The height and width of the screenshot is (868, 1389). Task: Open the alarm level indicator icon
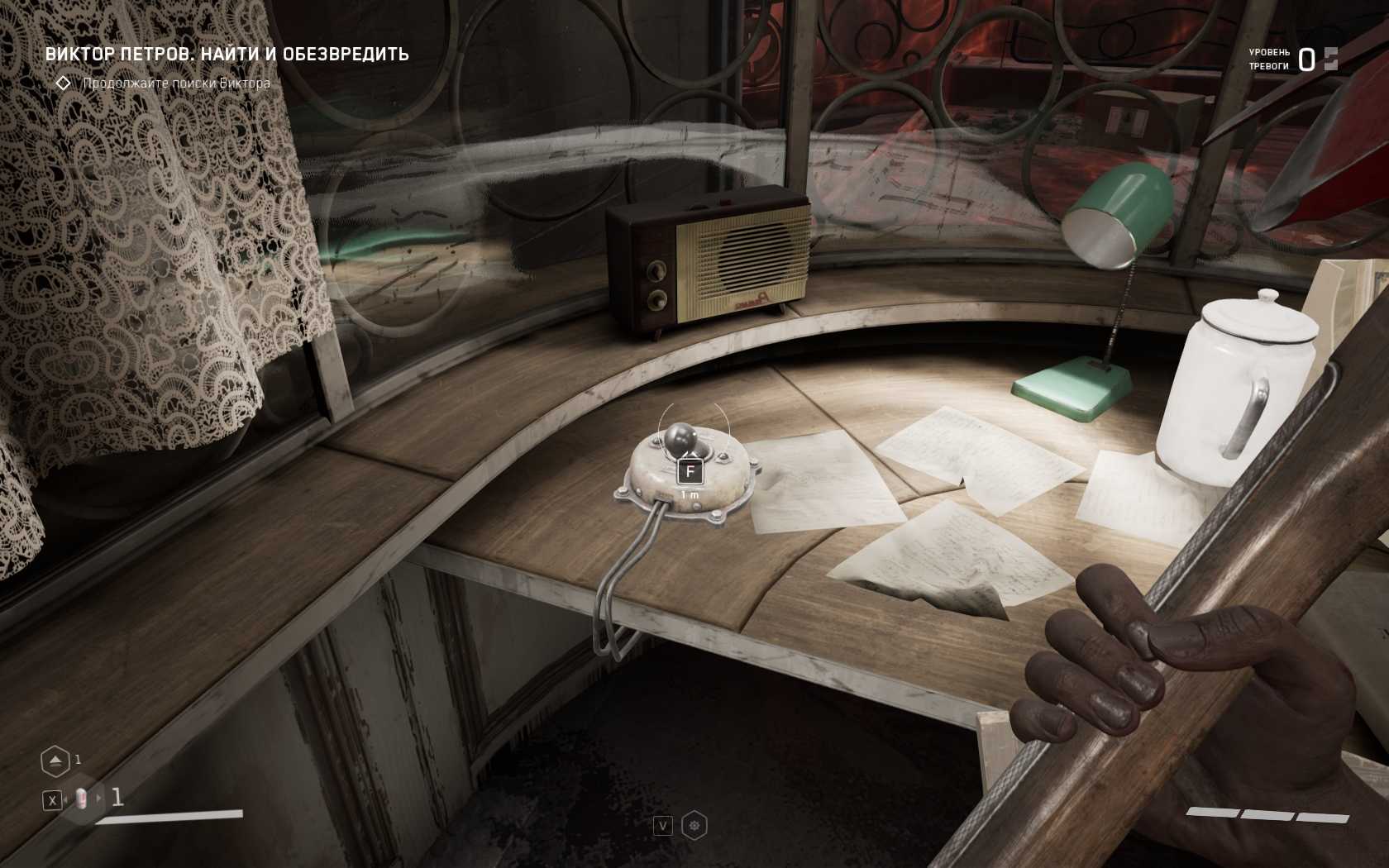pyautogui.click(x=1330, y=59)
